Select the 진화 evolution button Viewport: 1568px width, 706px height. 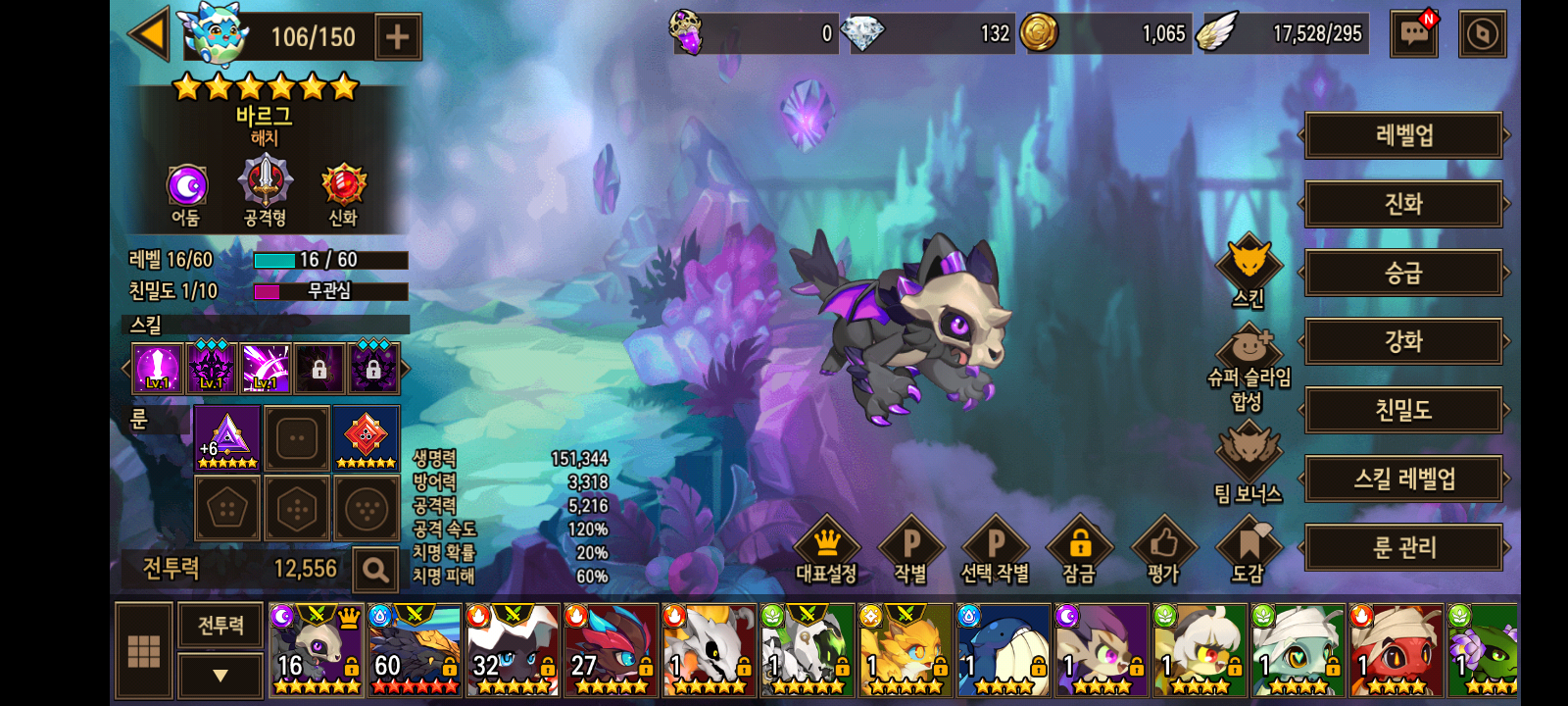pyautogui.click(x=1403, y=204)
